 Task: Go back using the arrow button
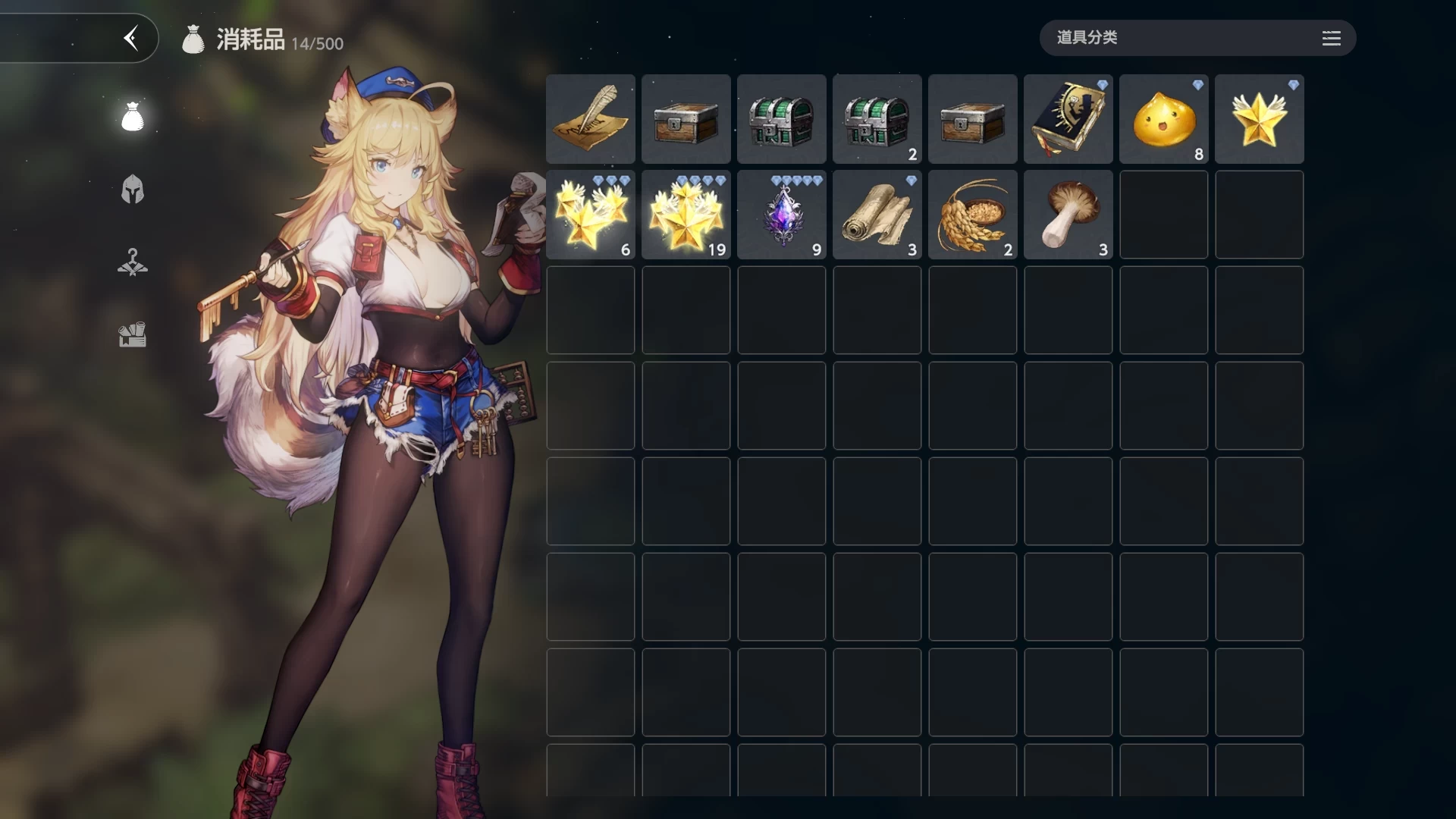coord(131,38)
